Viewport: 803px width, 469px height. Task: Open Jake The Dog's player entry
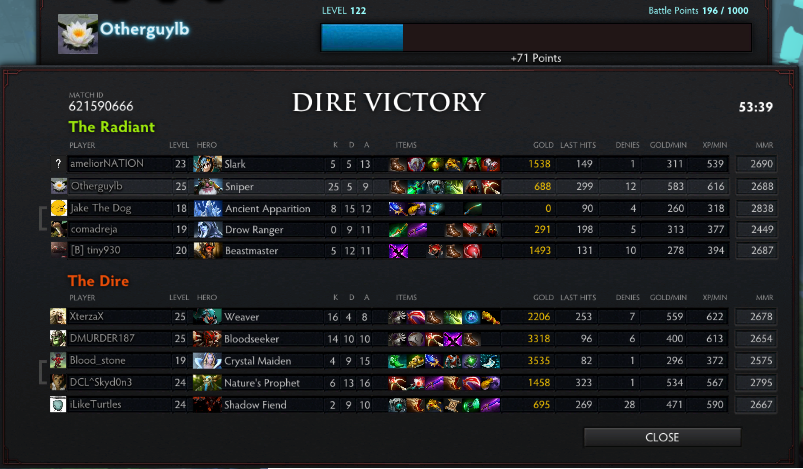(x=99, y=208)
